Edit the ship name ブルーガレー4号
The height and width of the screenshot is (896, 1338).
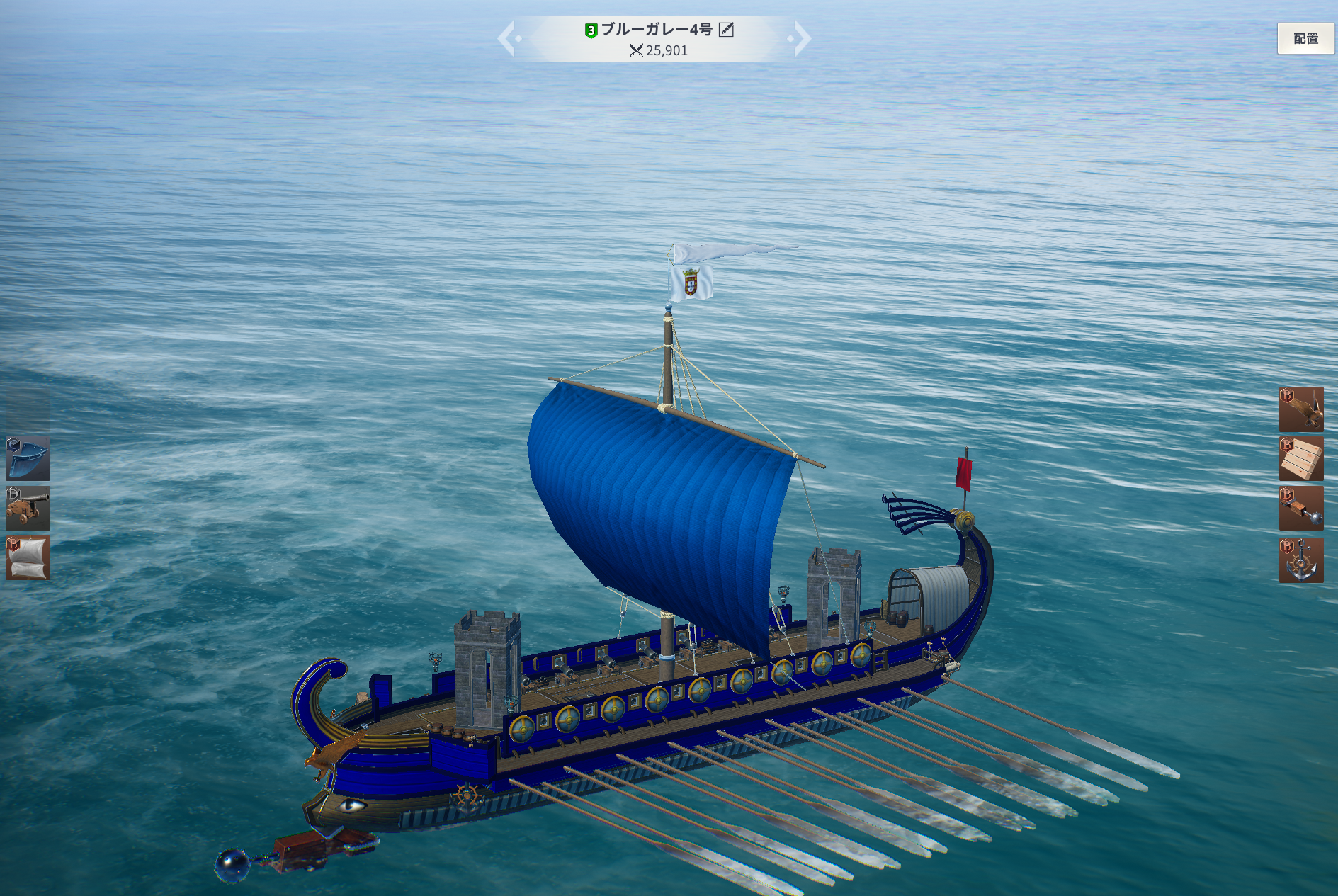tap(726, 30)
